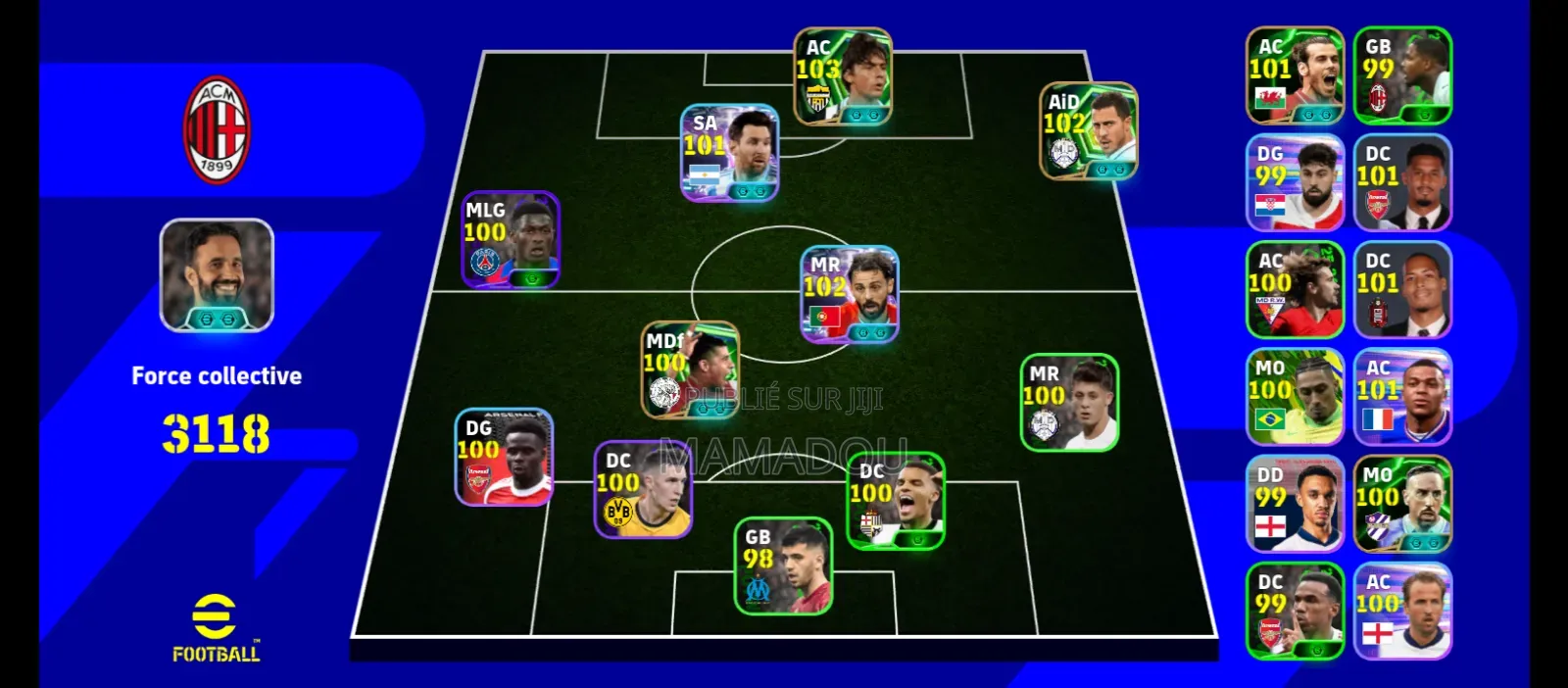
Task: Open the manager portrait card
Action: [217, 275]
